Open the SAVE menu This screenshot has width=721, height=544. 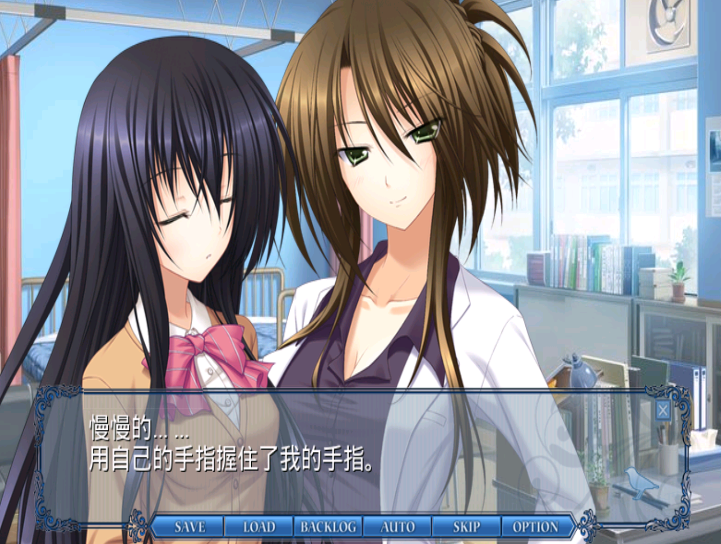click(x=190, y=527)
